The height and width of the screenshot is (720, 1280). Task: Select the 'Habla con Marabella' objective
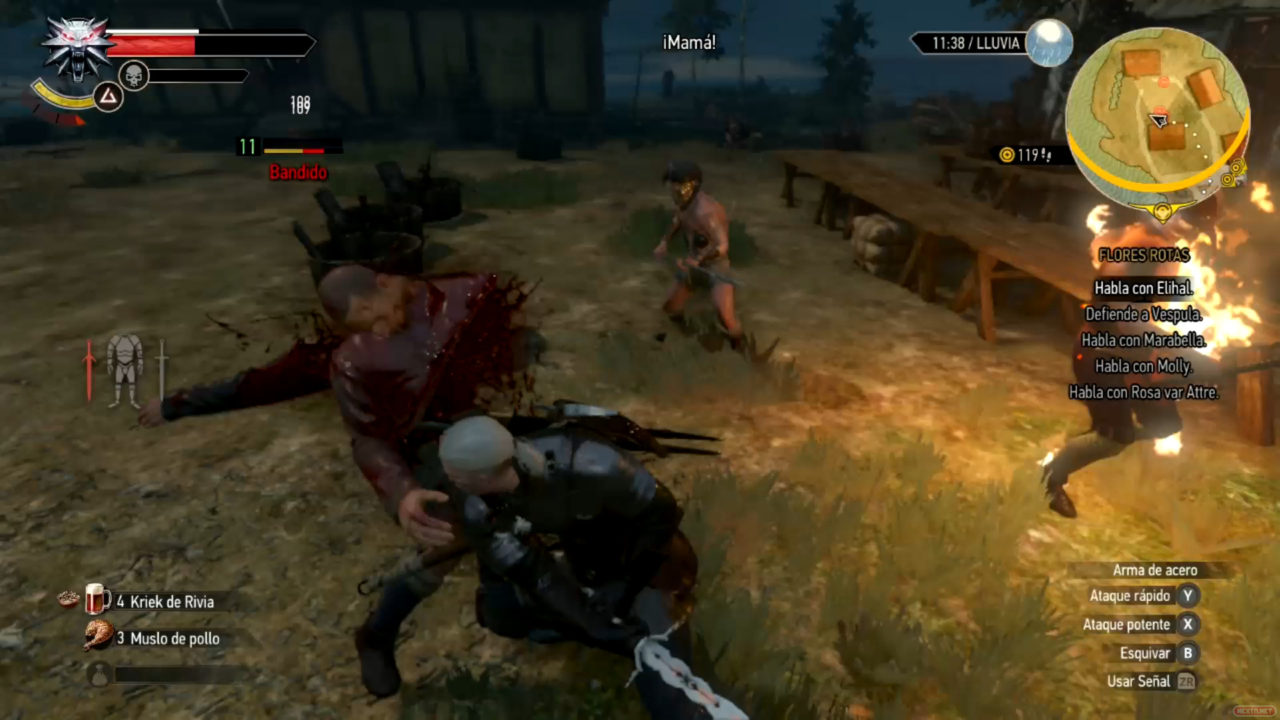[1143, 340]
